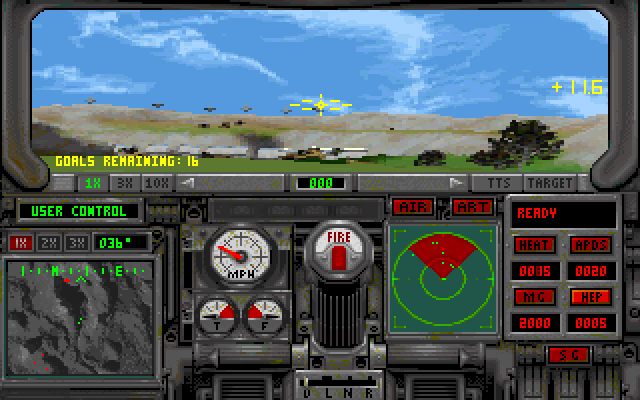Activate the SG smoke button
640x400 pixels.
568,354
